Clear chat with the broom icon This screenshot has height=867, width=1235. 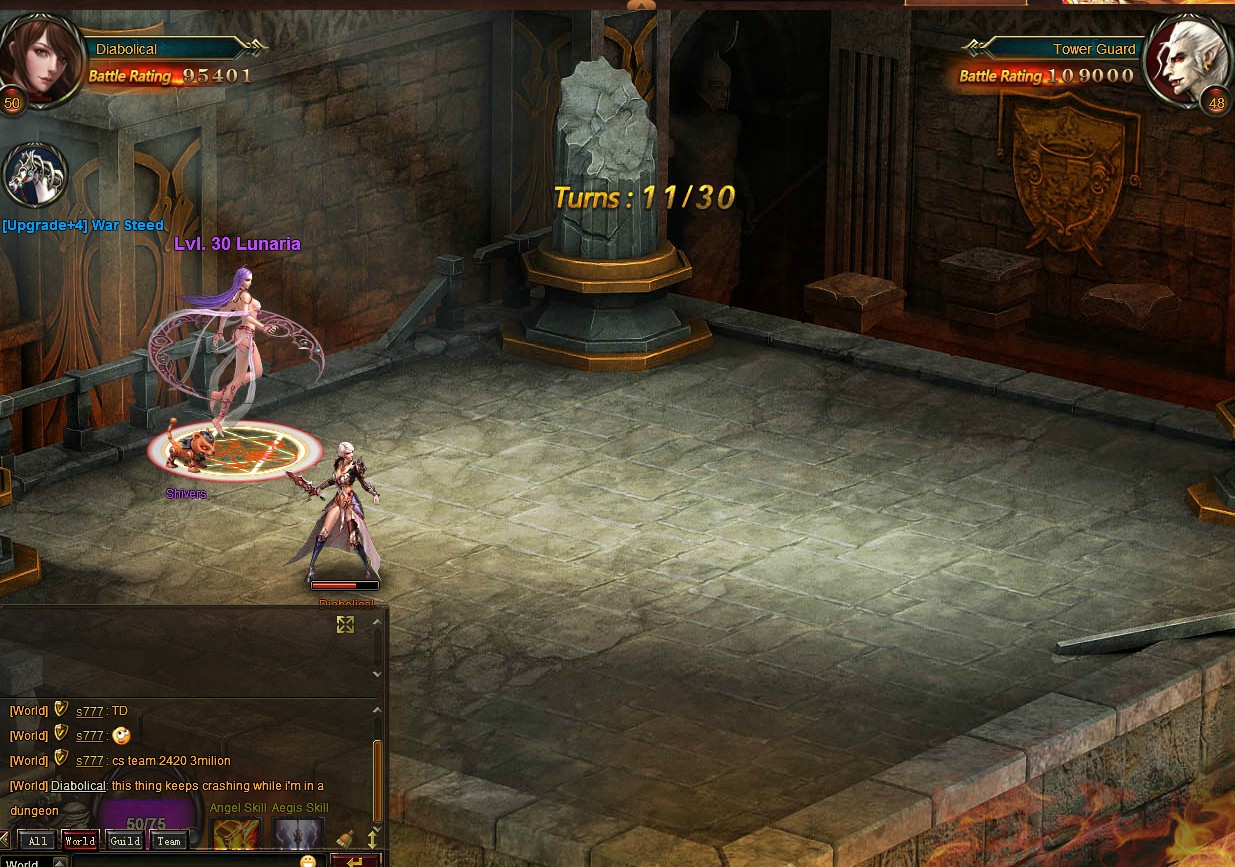(346, 839)
